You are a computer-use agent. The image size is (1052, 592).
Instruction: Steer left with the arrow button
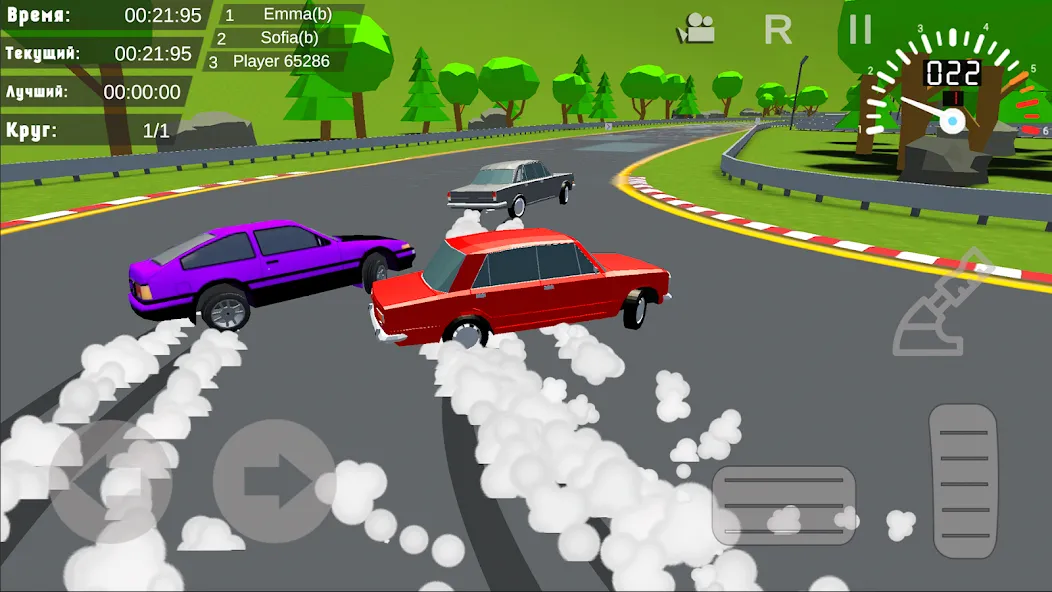click(110, 481)
